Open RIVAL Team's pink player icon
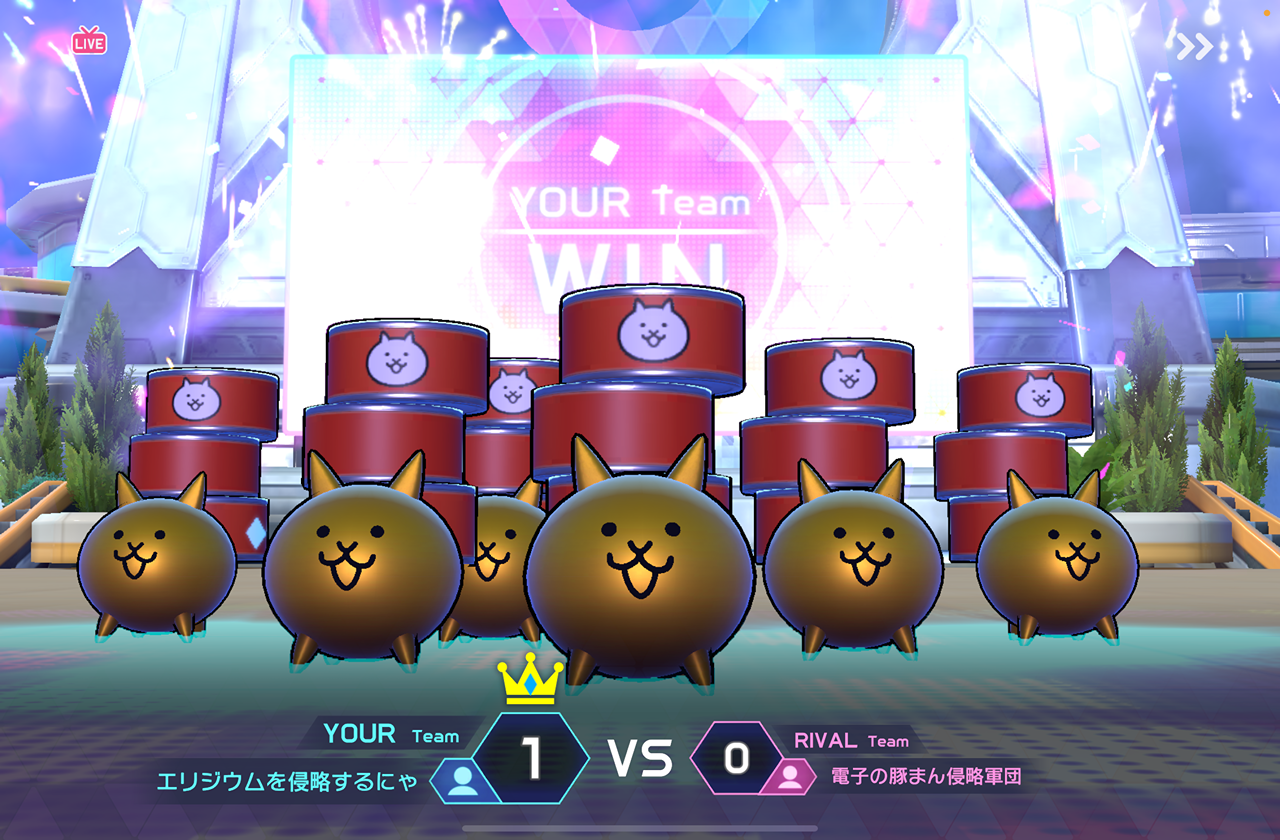The width and height of the screenshot is (1280, 840). pos(789,776)
